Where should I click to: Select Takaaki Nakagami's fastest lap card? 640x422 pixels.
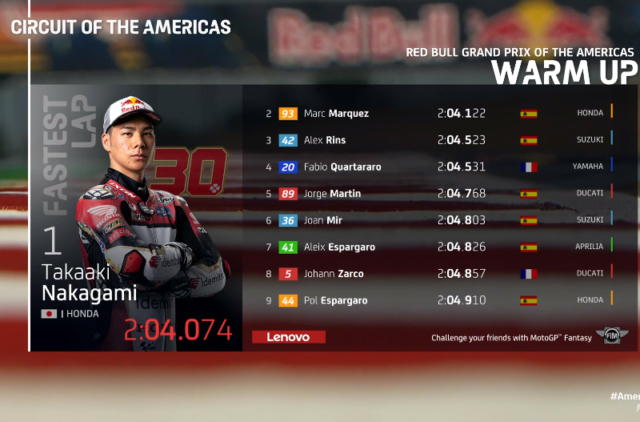135,218
